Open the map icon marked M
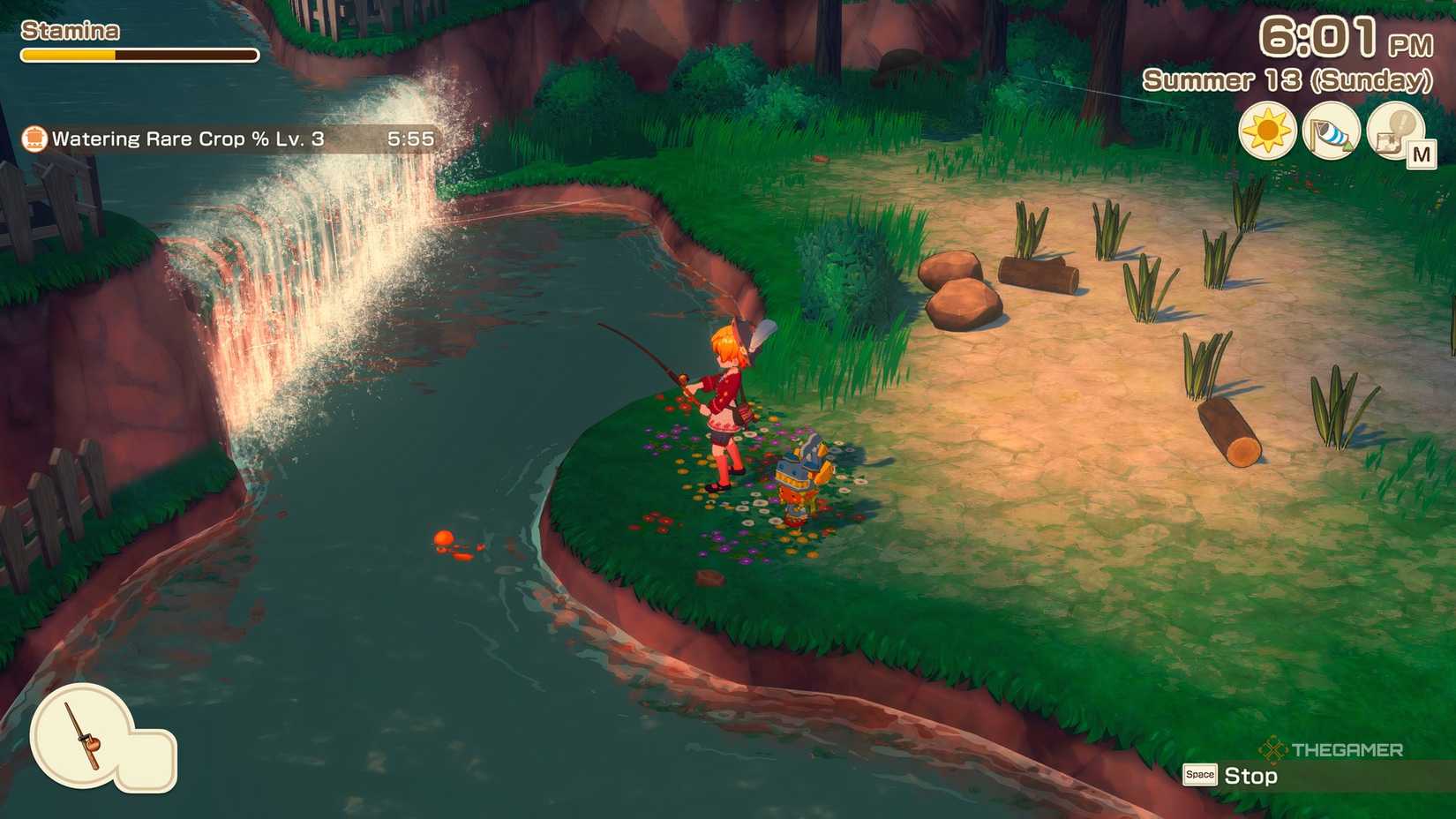1456x819 pixels. point(1397,132)
